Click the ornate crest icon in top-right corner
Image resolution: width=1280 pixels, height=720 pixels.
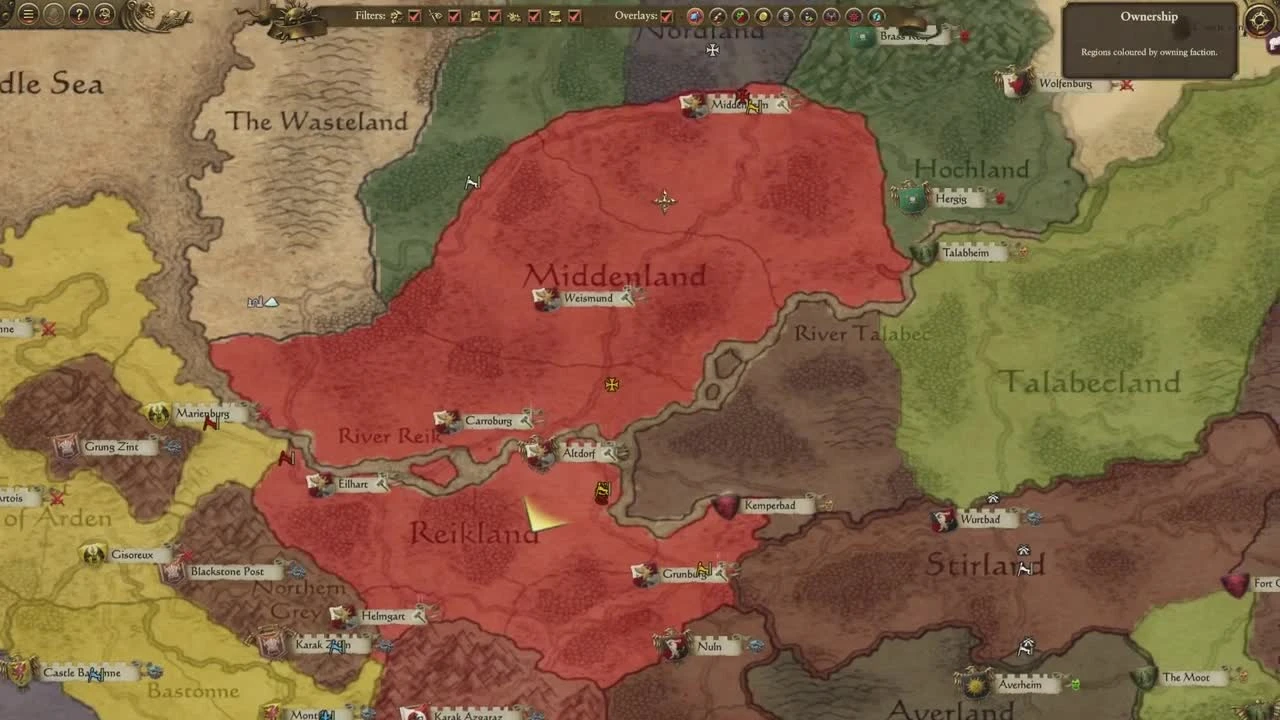[1258, 20]
